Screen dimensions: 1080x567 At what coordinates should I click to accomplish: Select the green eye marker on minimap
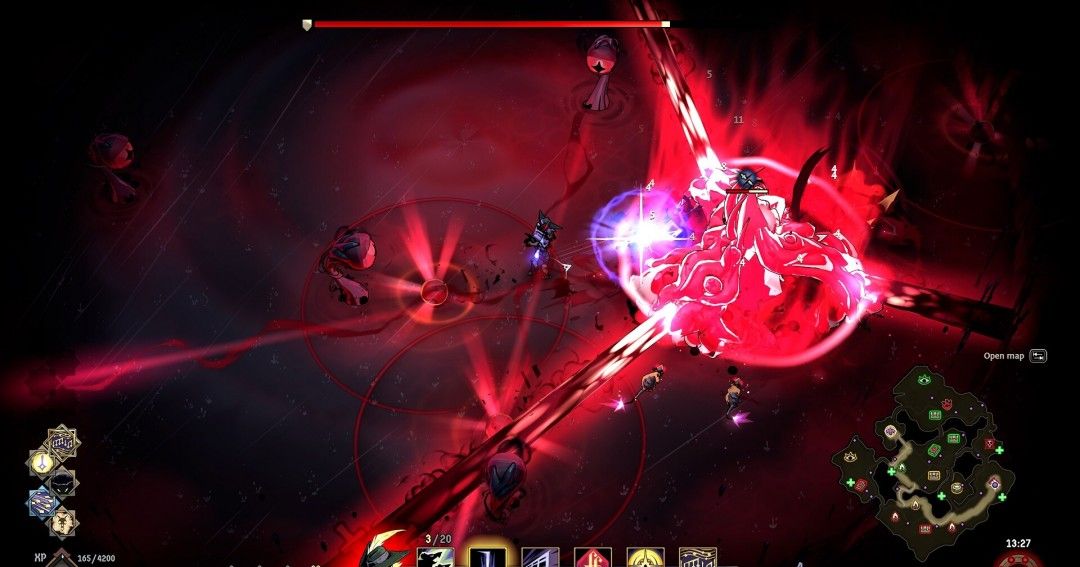[x=924, y=380]
